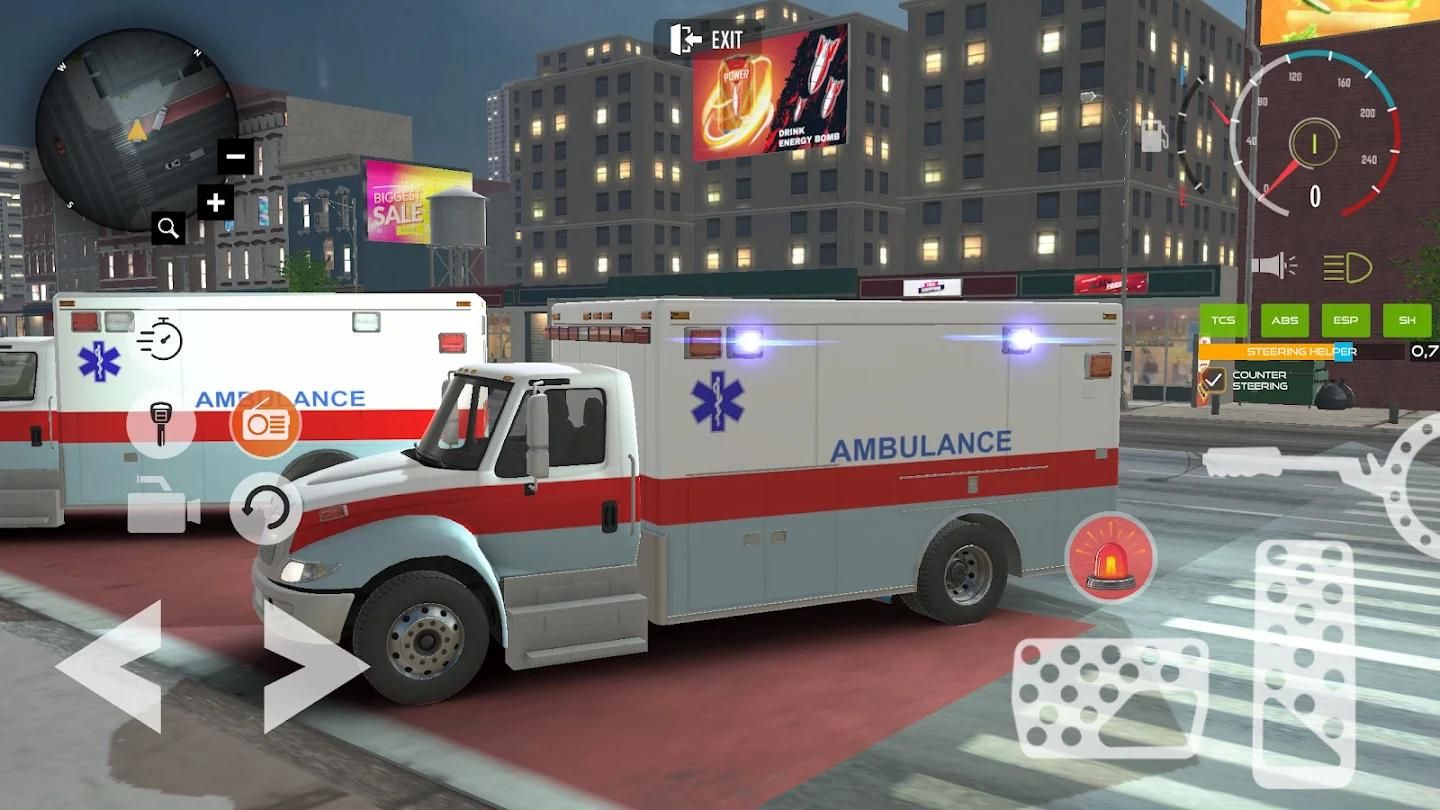The height and width of the screenshot is (810, 1440).
Task: Turn the ignition key button
Action: (x=160, y=423)
